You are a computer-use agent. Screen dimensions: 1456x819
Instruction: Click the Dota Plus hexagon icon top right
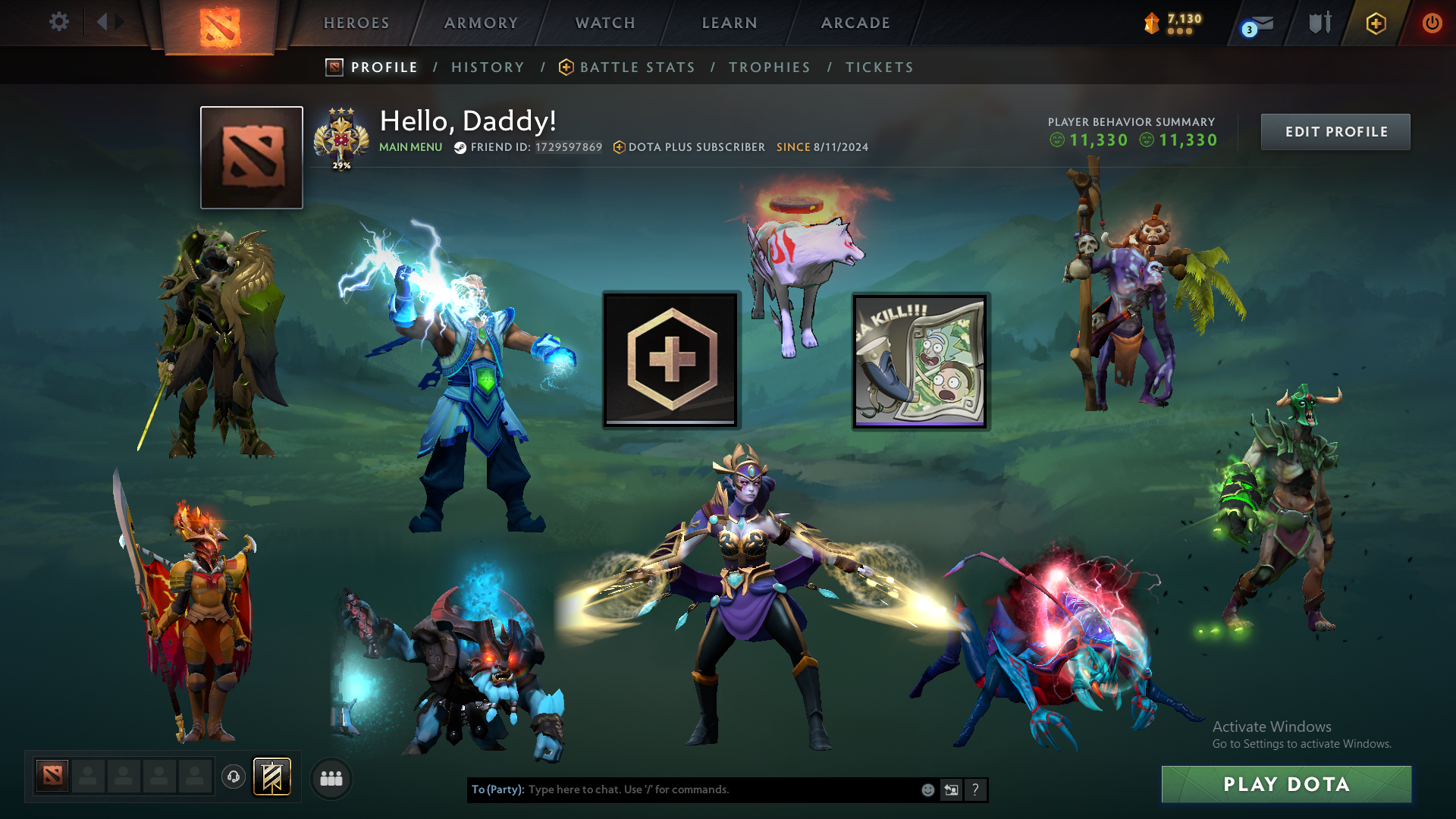click(x=1378, y=23)
